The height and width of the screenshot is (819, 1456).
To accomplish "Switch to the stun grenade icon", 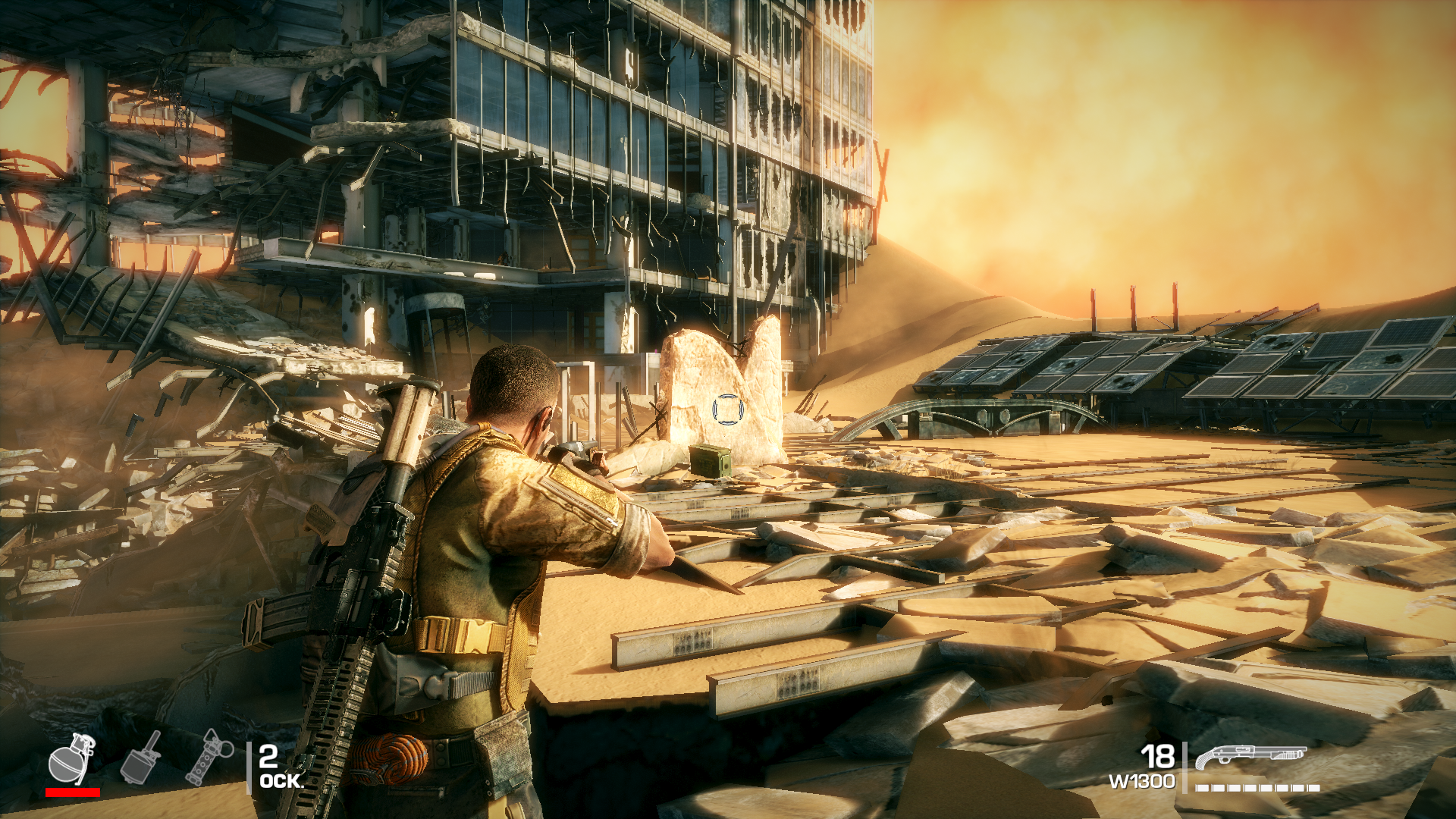I will click(x=209, y=757).
